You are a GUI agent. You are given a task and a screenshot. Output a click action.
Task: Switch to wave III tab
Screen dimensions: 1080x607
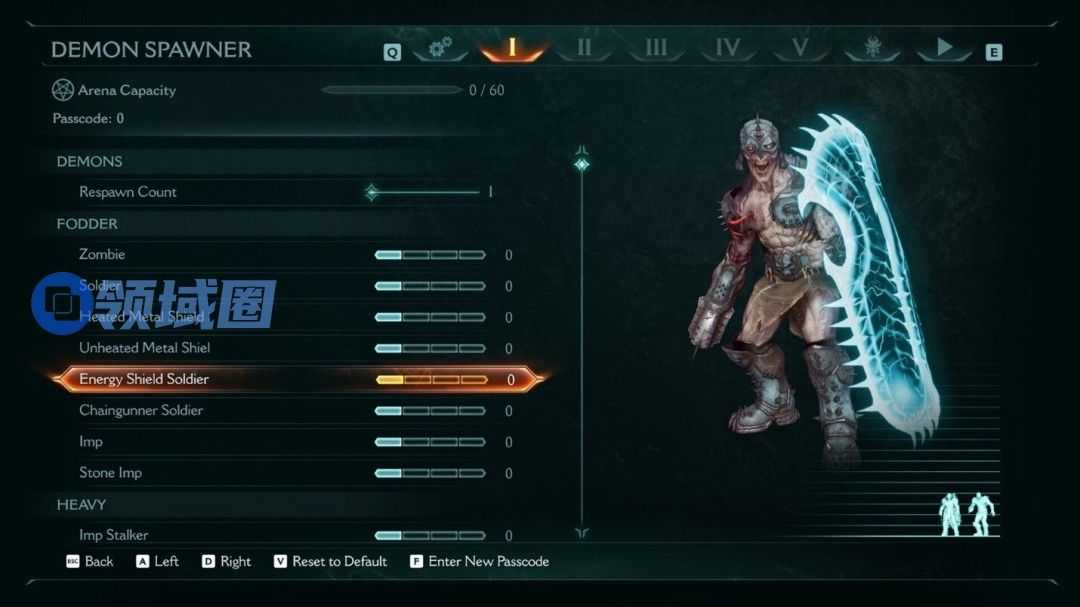pyautogui.click(x=656, y=47)
